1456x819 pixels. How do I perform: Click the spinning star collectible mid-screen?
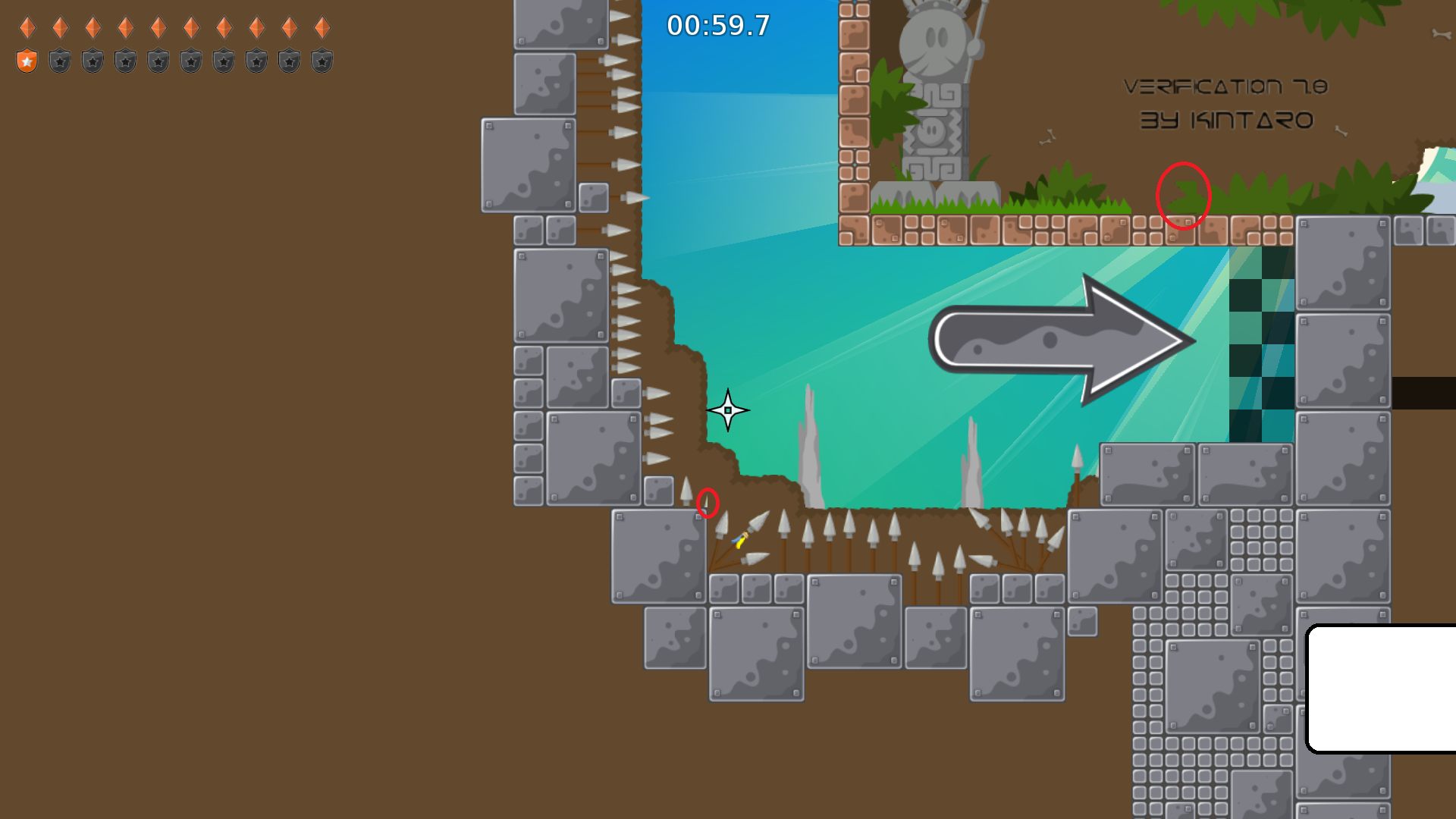(x=726, y=409)
